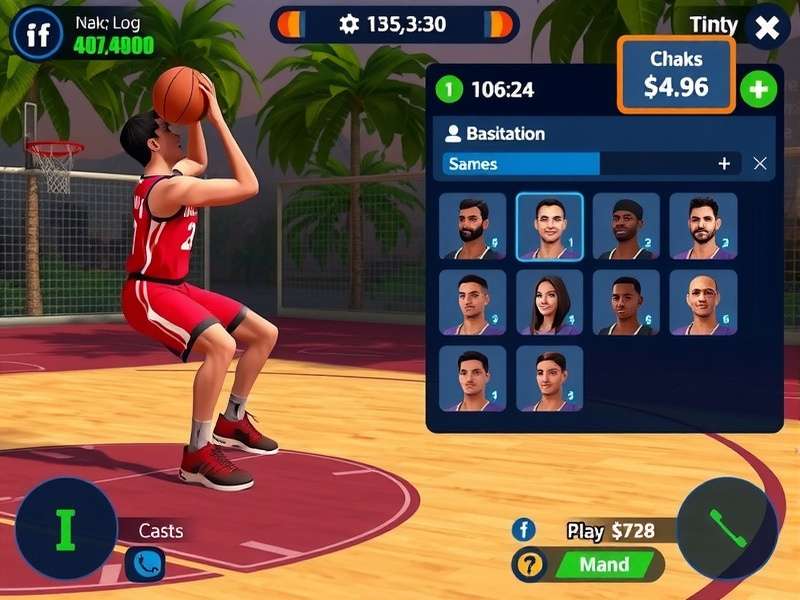The width and height of the screenshot is (800, 600).
Task: Add currency with the green plus button
Action: (758, 90)
